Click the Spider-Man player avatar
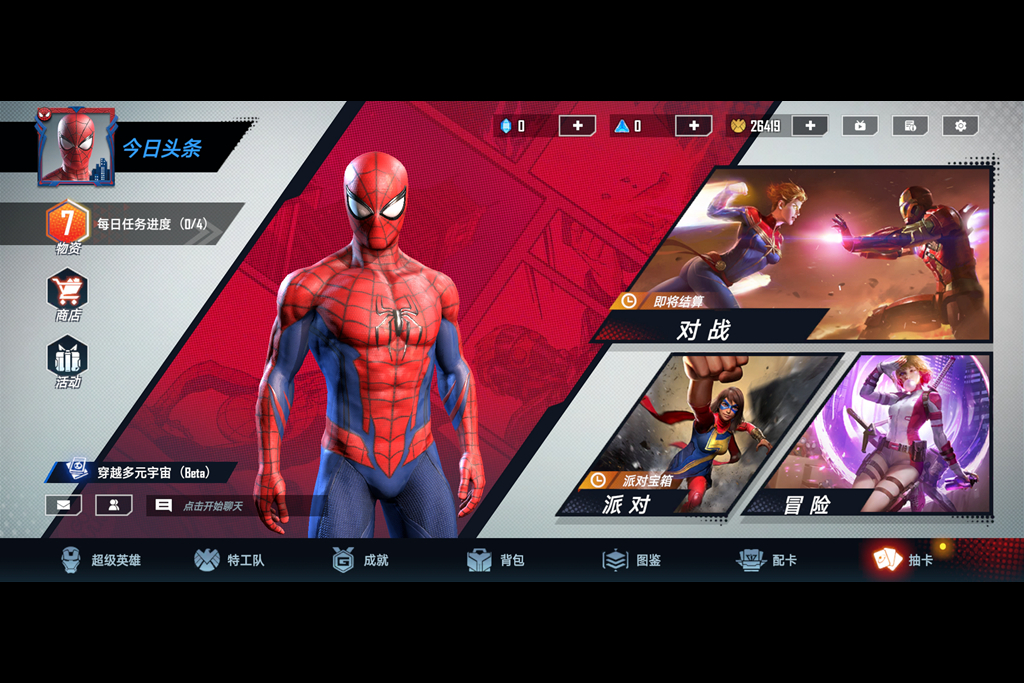1024x683 pixels. 76,147
